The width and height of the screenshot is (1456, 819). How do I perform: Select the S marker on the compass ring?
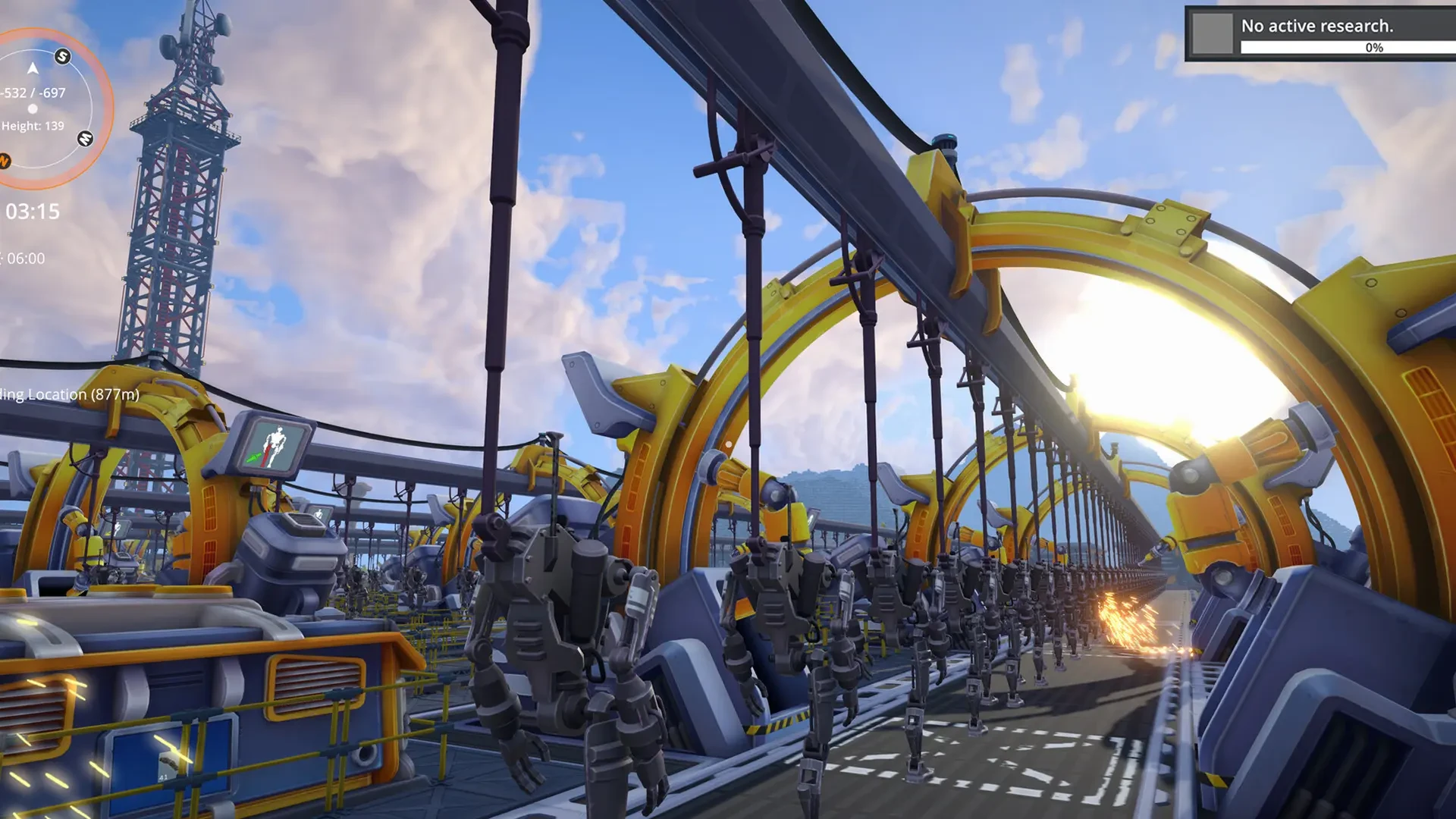(63, 56)
